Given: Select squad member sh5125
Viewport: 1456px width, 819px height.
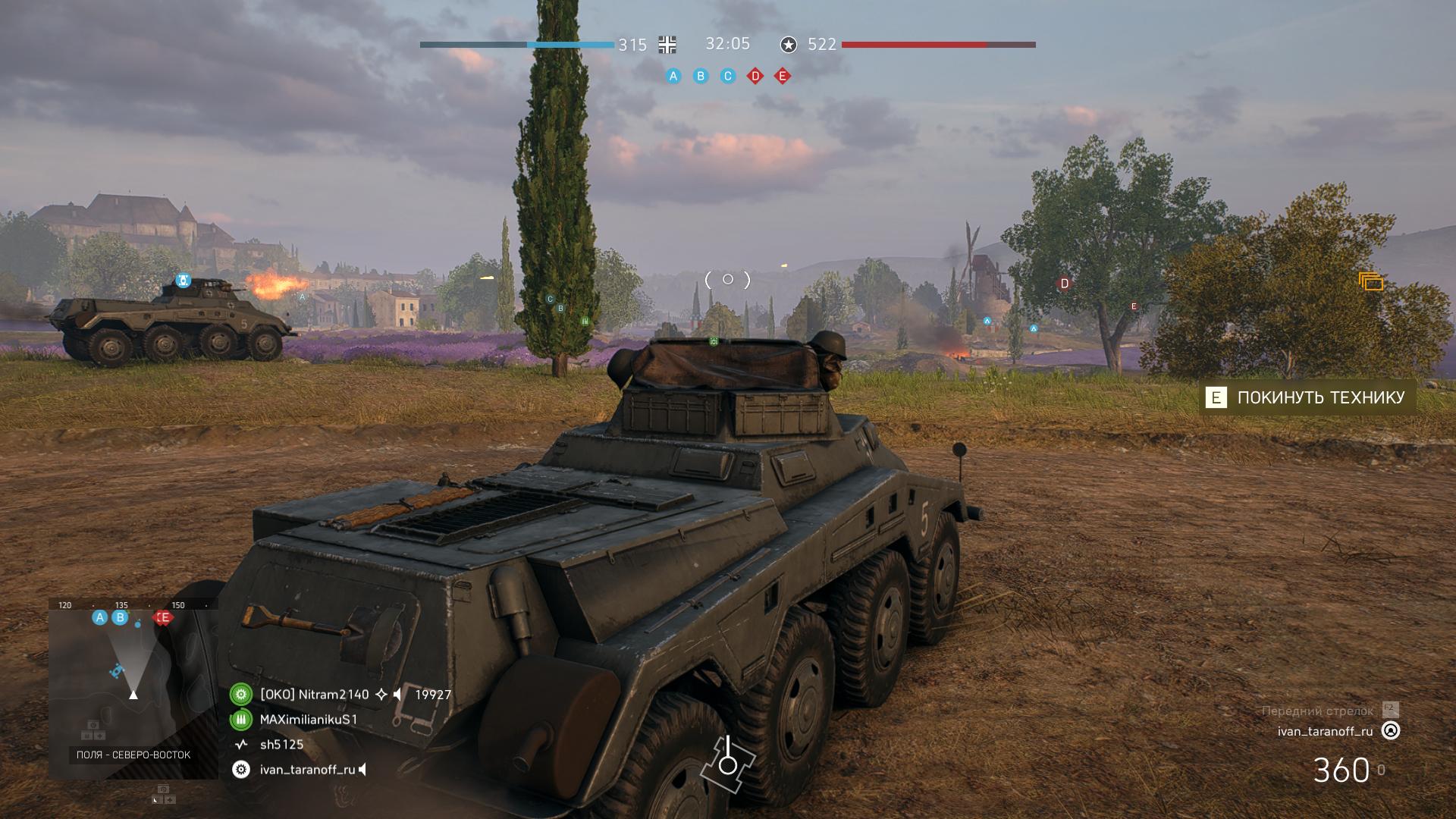Looking at the screenshot, I should tap(281, 745).
